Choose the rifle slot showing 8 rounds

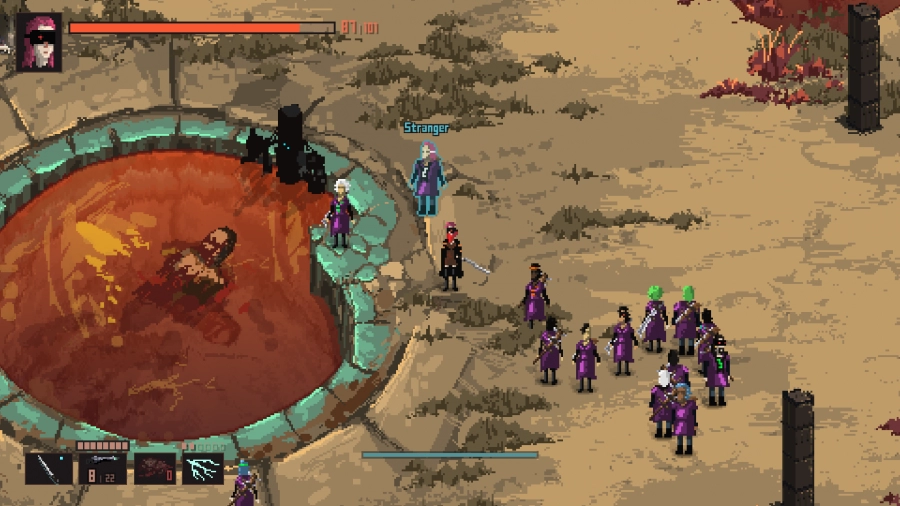[x=102, y=468]
